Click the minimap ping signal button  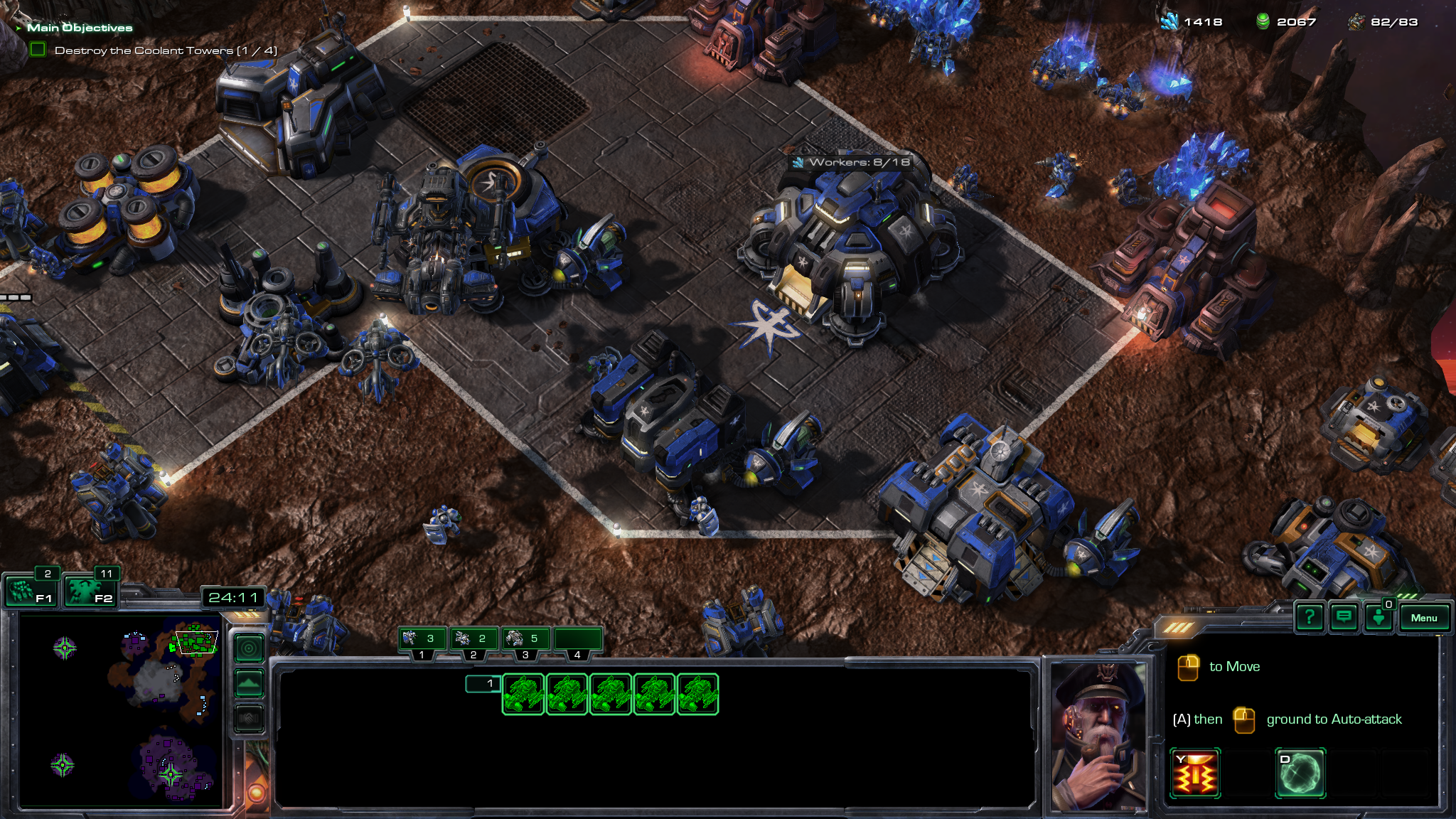pyautogui.click(x=249, y=648)
